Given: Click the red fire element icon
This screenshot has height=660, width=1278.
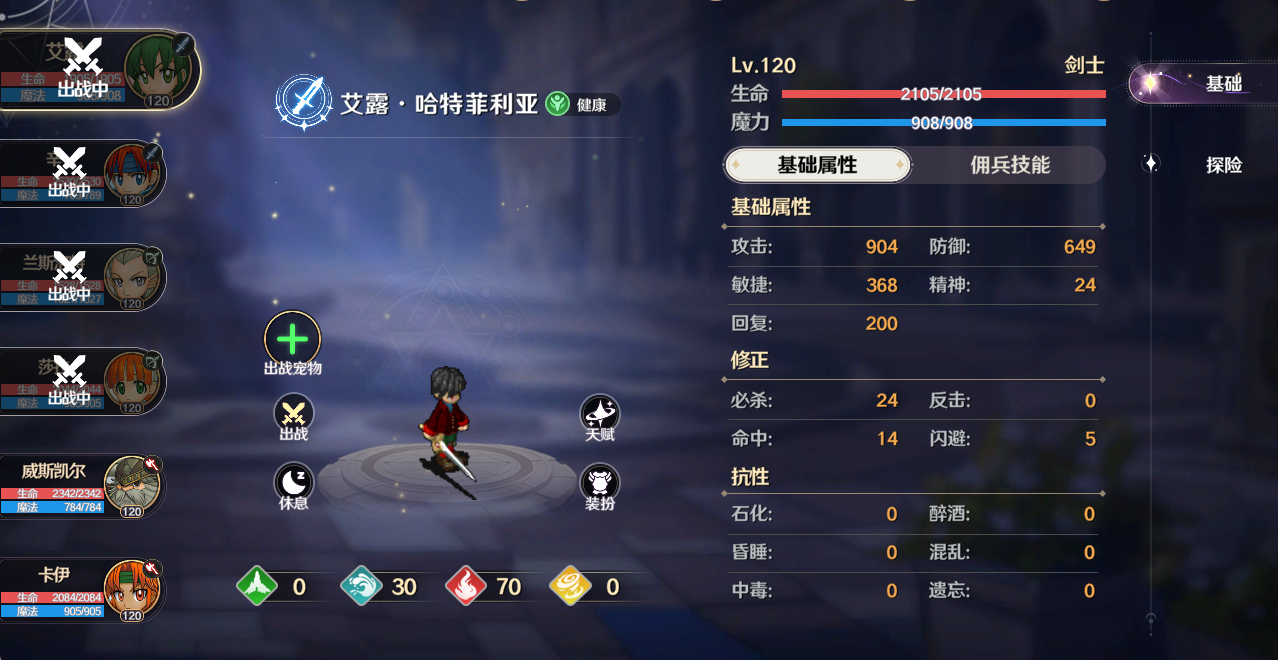Looking at the screenshot, I should coord(465,587).
